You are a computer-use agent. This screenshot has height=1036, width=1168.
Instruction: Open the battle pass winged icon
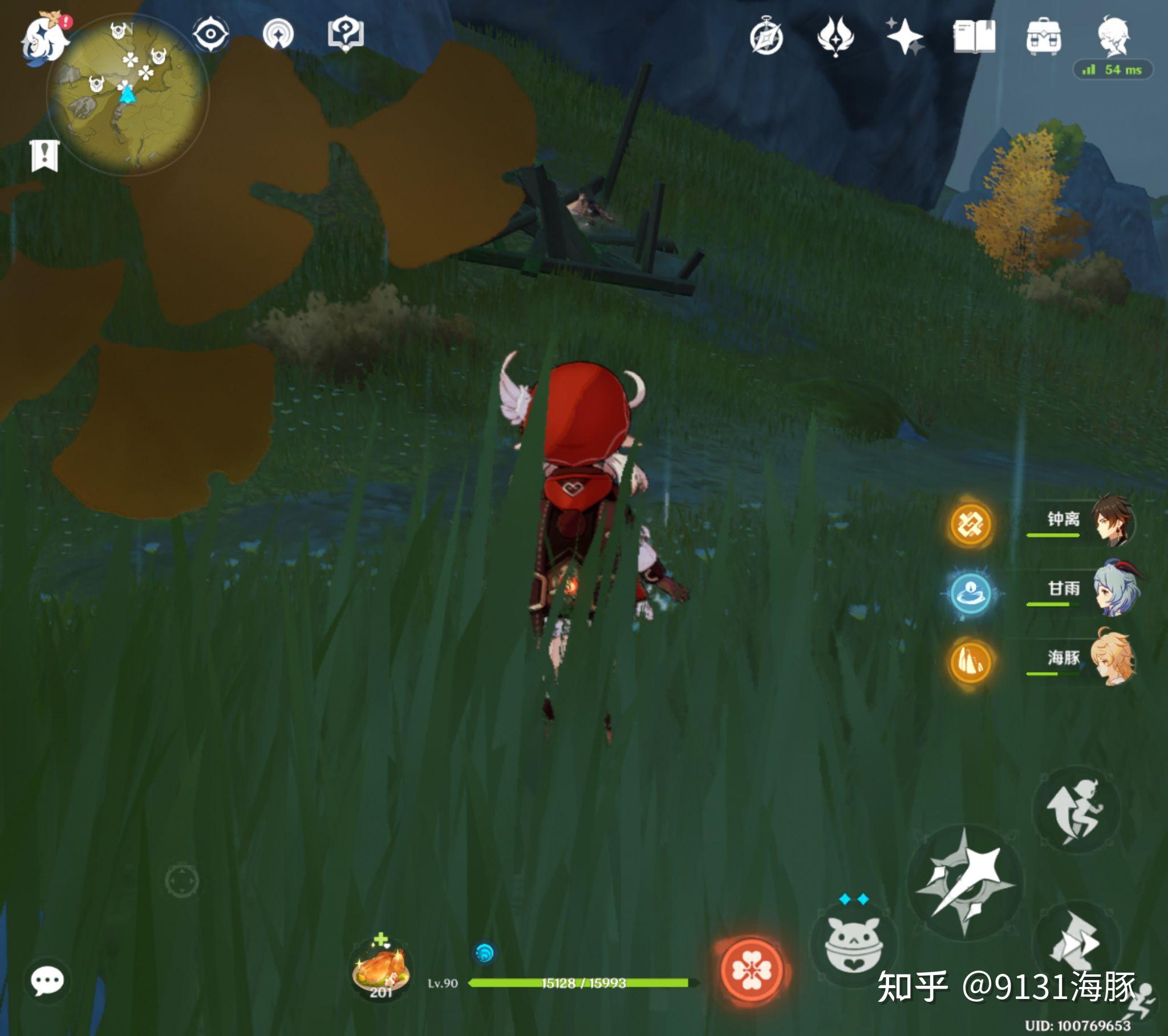pos(836,36)
